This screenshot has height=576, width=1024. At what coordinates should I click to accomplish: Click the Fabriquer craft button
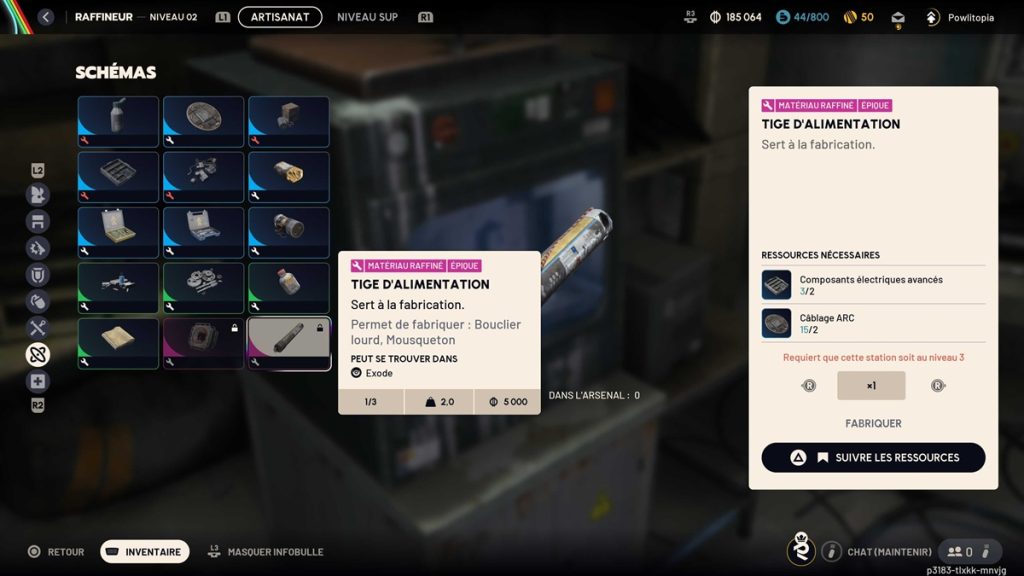tap(873, 423)
